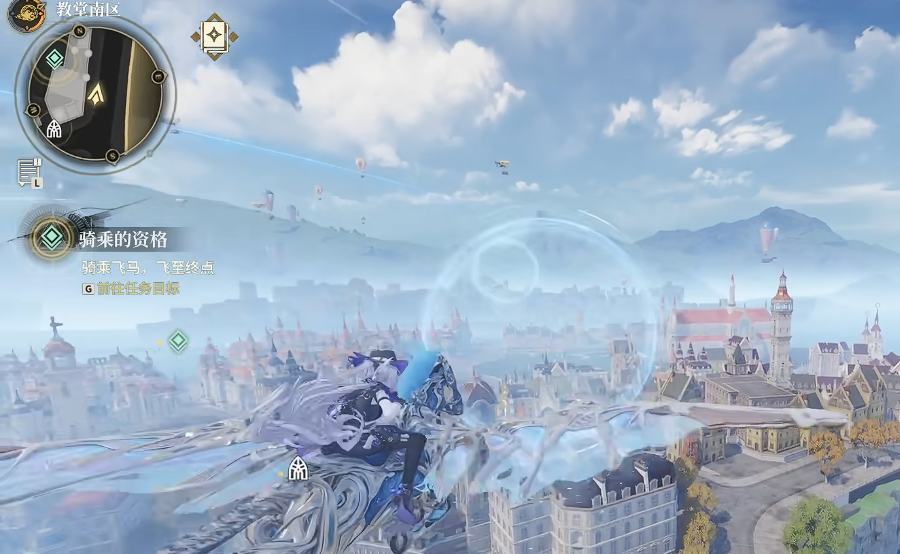This screenshot has height=554, width=900.
Task: Click the 前往任务目标 navigation link
Action: 138,288
